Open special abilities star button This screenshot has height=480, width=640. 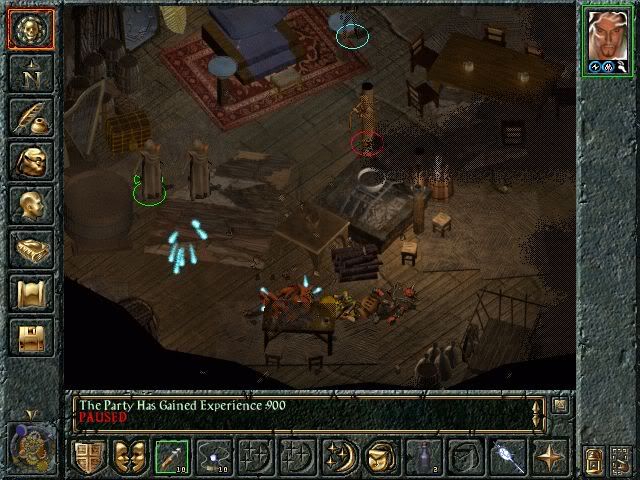pos(549,456)
